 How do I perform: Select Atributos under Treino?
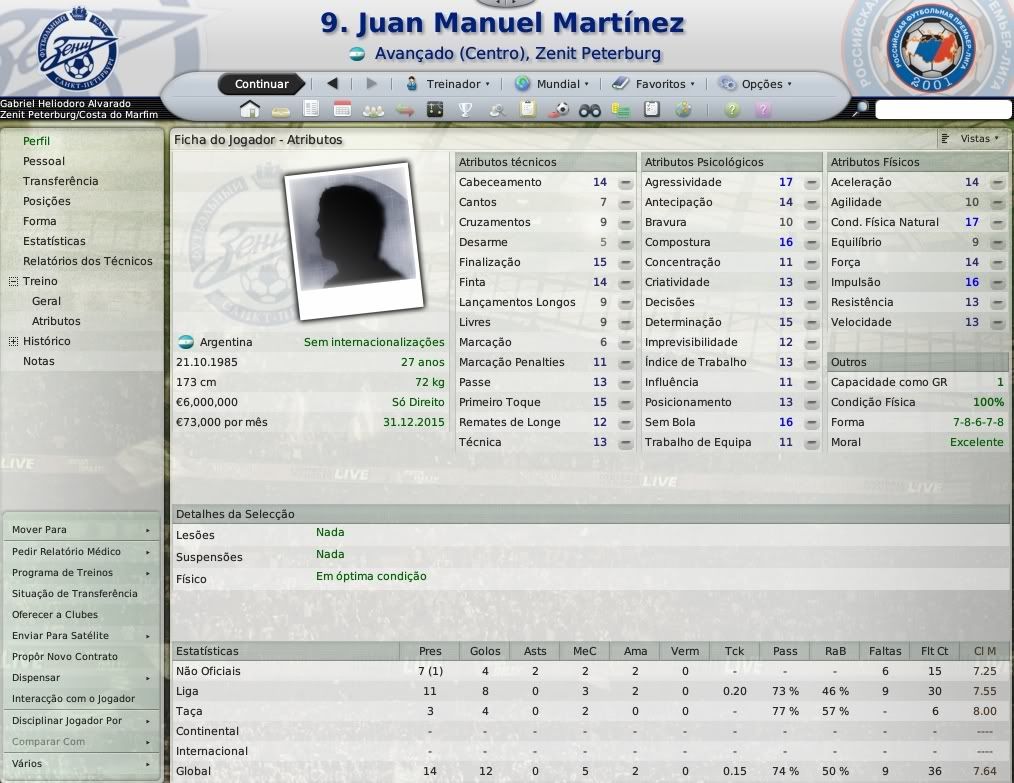pyautogui.click(x=56, y=321)
